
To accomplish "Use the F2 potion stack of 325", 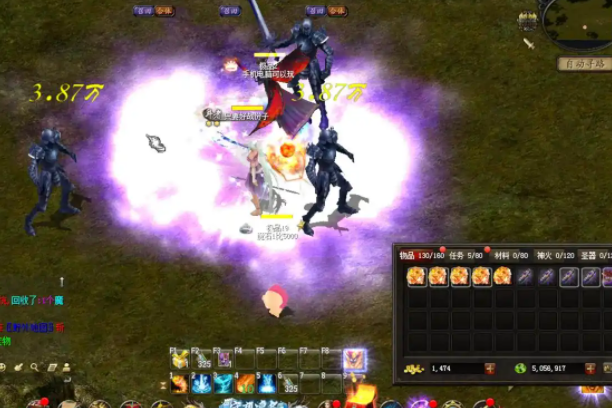I will click(202, 360).
